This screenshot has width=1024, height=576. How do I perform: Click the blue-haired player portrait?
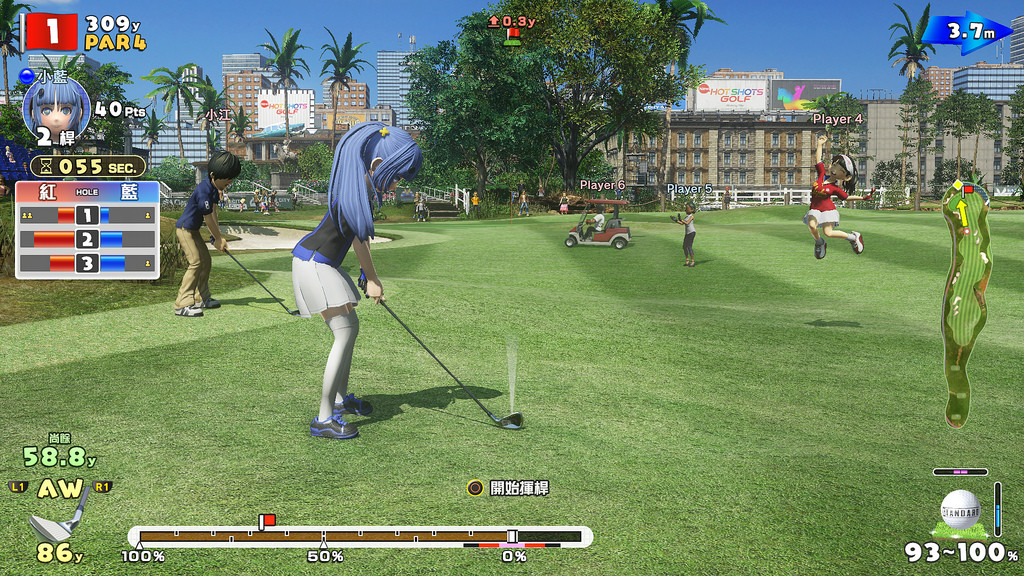click(56, 109)
